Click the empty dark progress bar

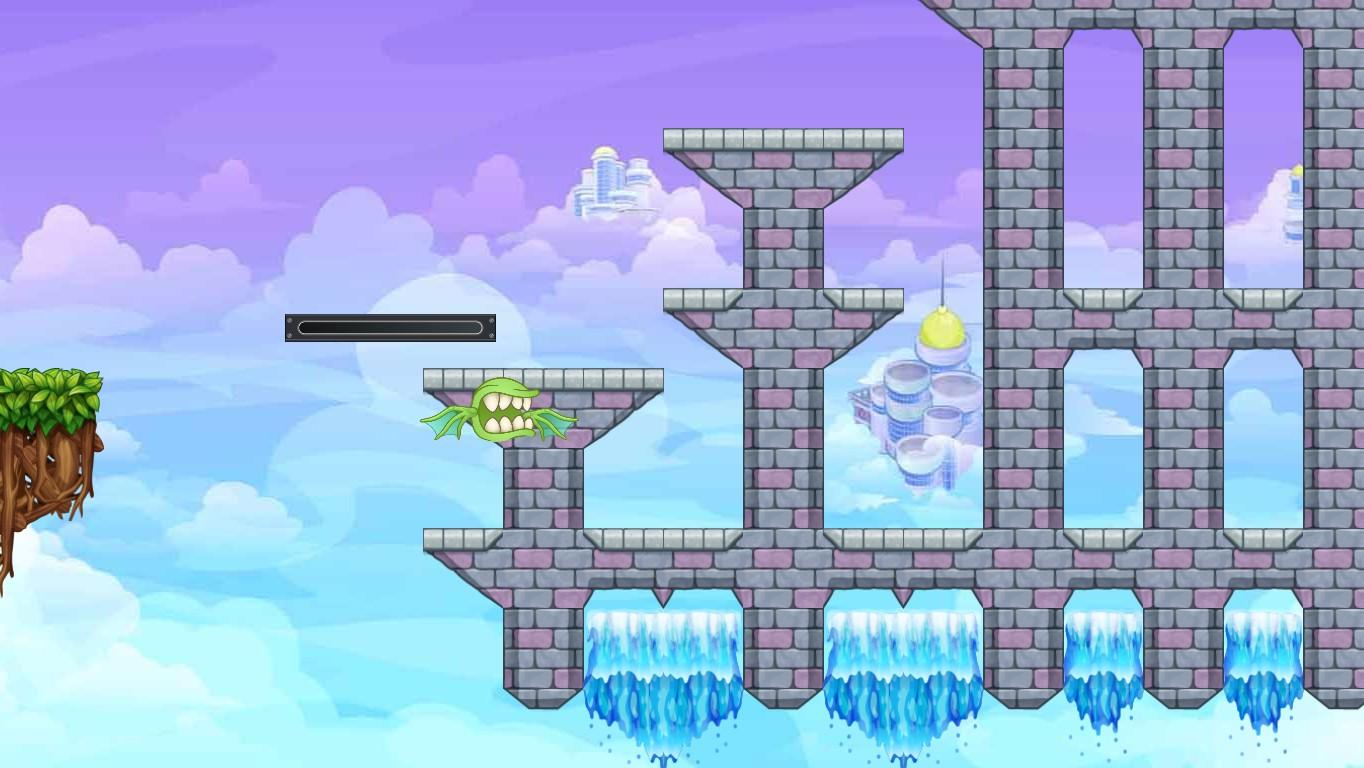click(x=392, y=328)
